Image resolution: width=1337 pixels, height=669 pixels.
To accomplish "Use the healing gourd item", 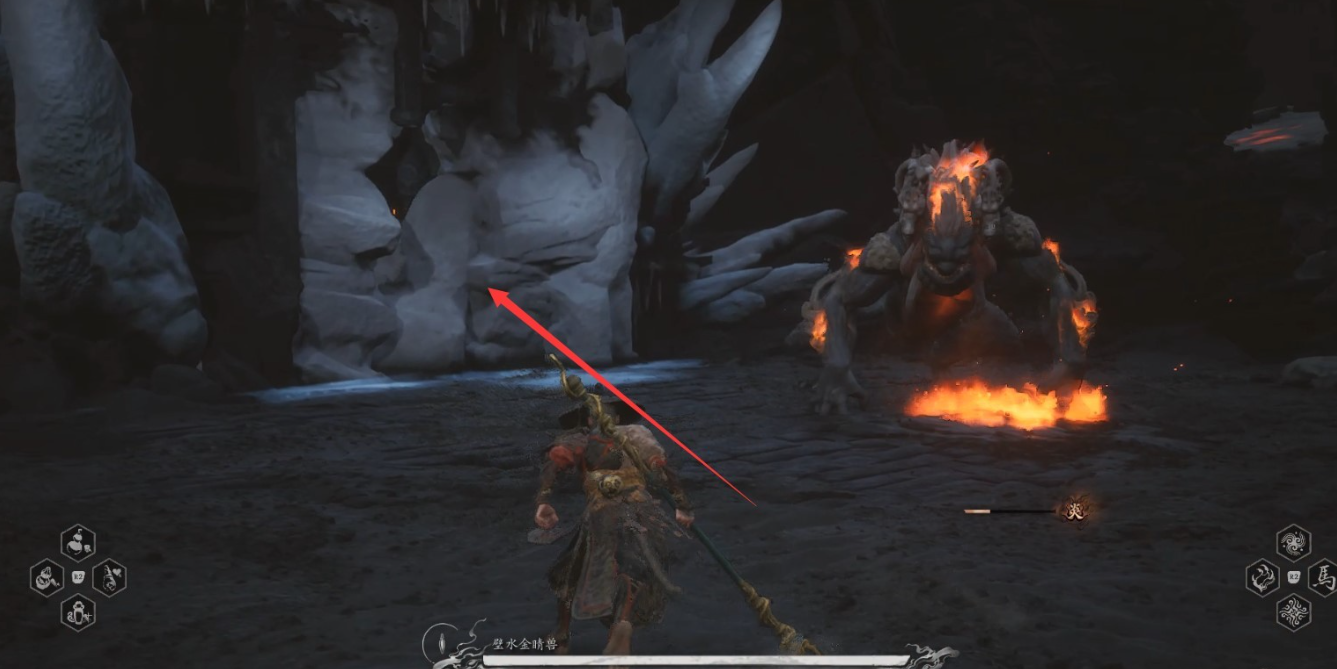I will coord(78,543).
